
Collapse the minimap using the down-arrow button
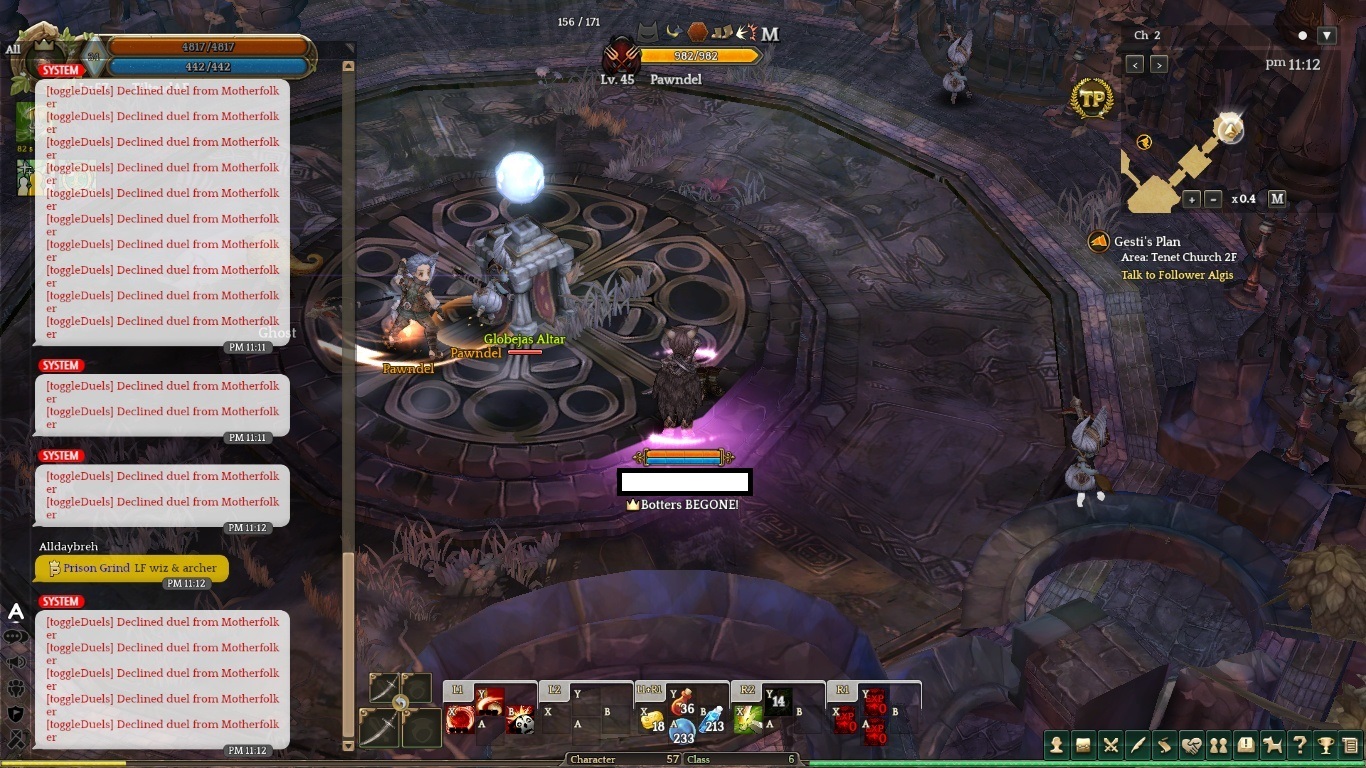(x=1327, y=35)
